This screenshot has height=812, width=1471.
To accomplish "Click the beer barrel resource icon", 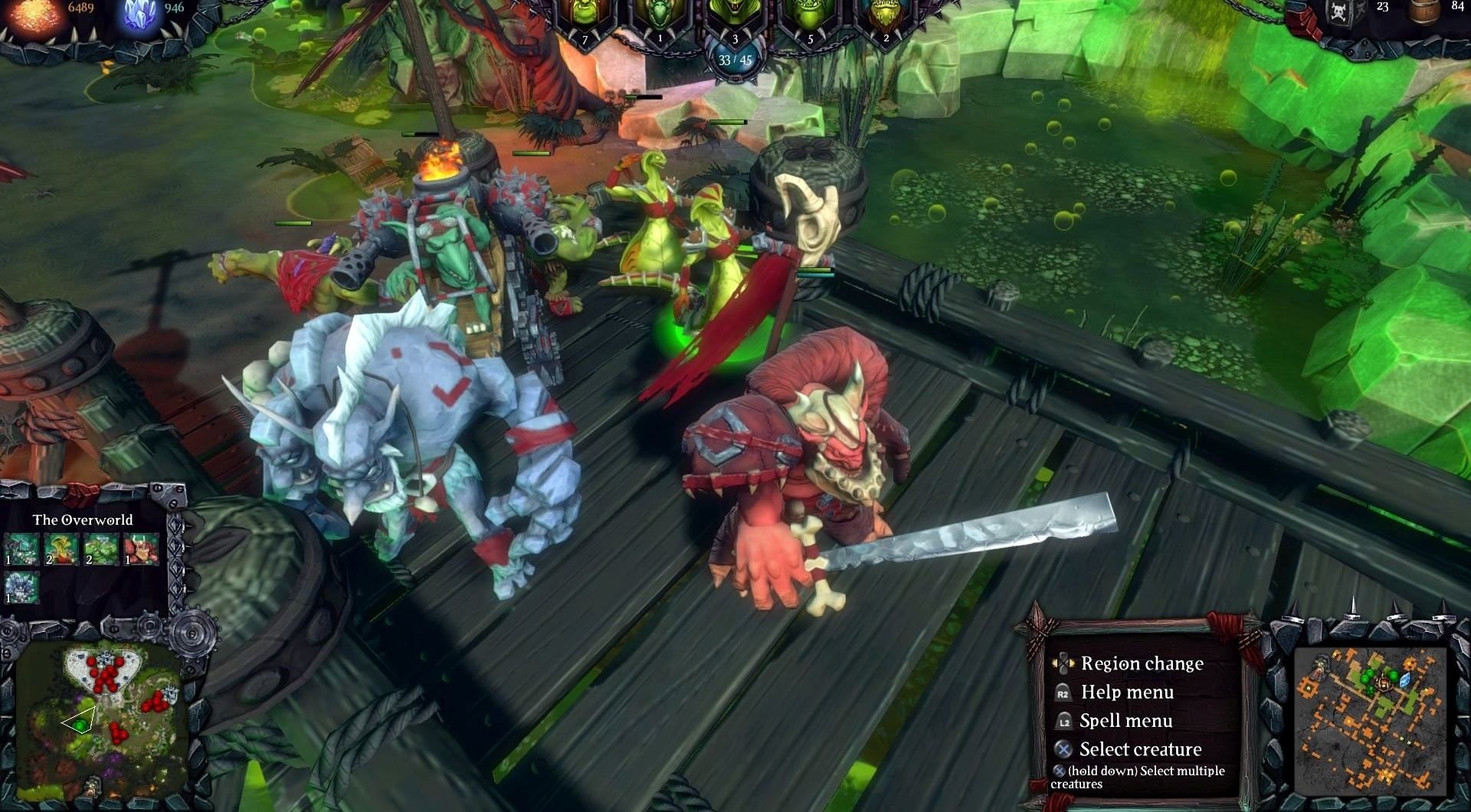I will [x=1422, y=11].
